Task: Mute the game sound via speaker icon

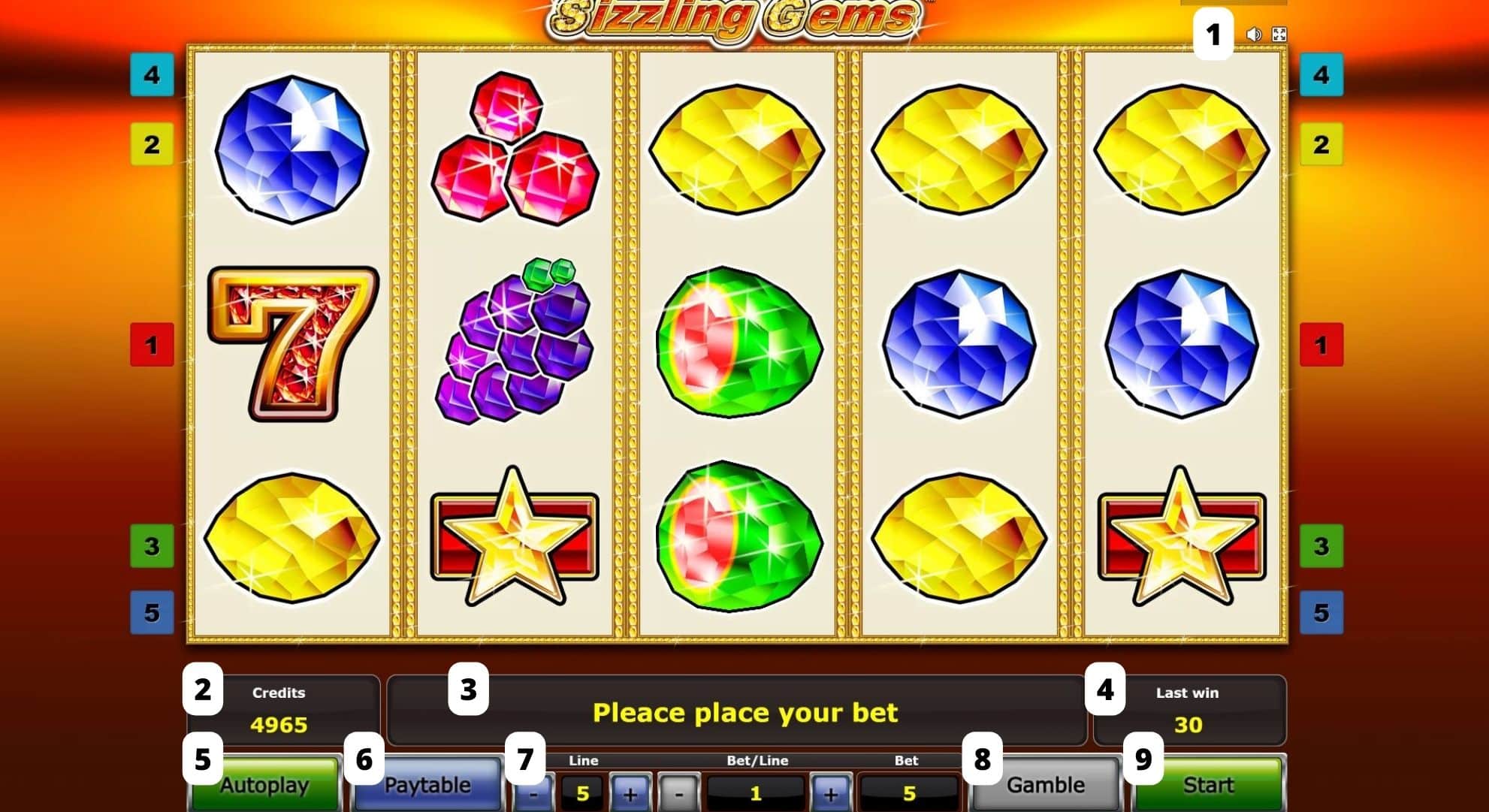Action: click(1253, 33)
